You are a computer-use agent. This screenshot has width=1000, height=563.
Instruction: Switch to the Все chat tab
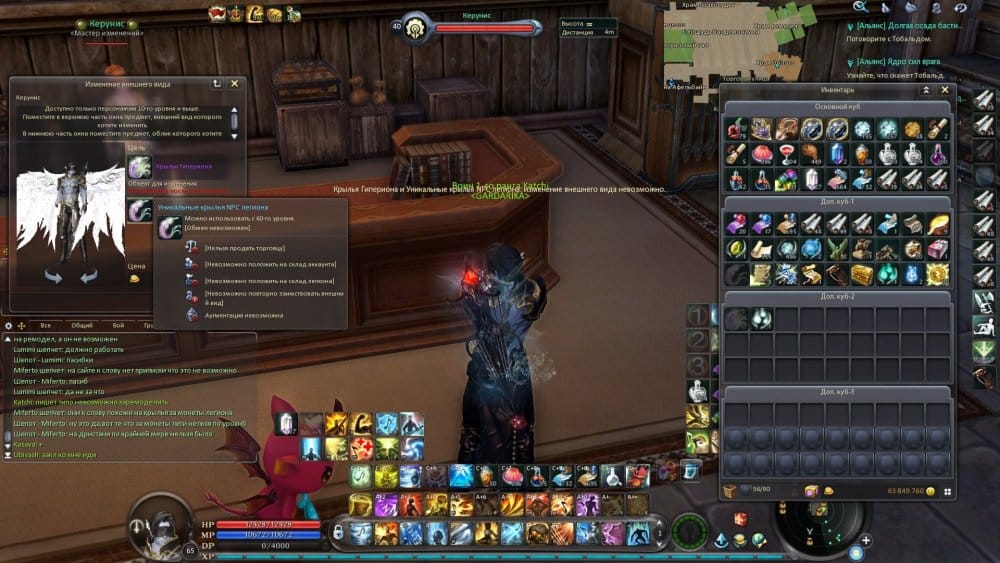coord(45,325)
